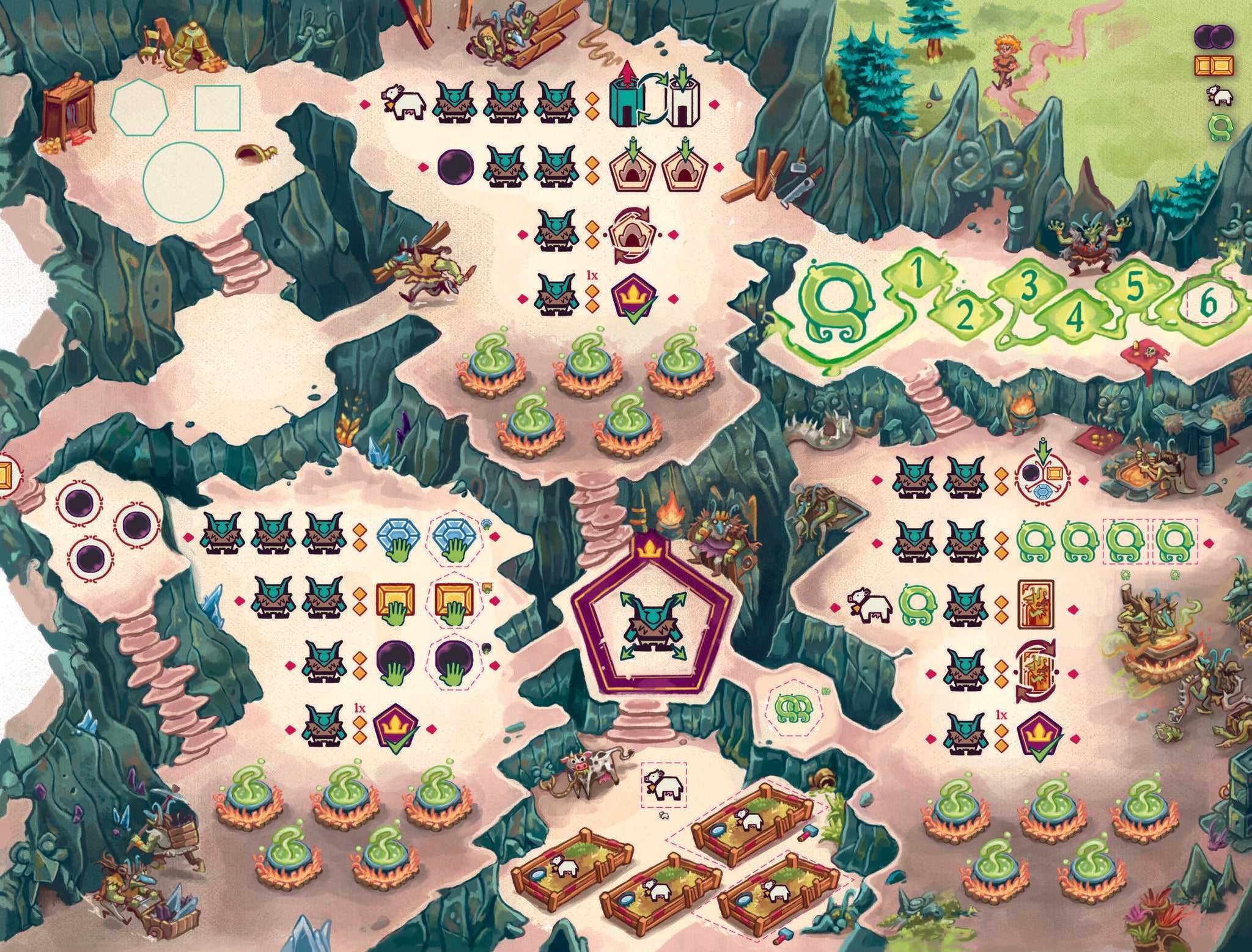Image resolution: width=1252 pixels, height=952 pixels.
Task: Select the dashed cow slot above pens
Action: click(x=664, y=785)
